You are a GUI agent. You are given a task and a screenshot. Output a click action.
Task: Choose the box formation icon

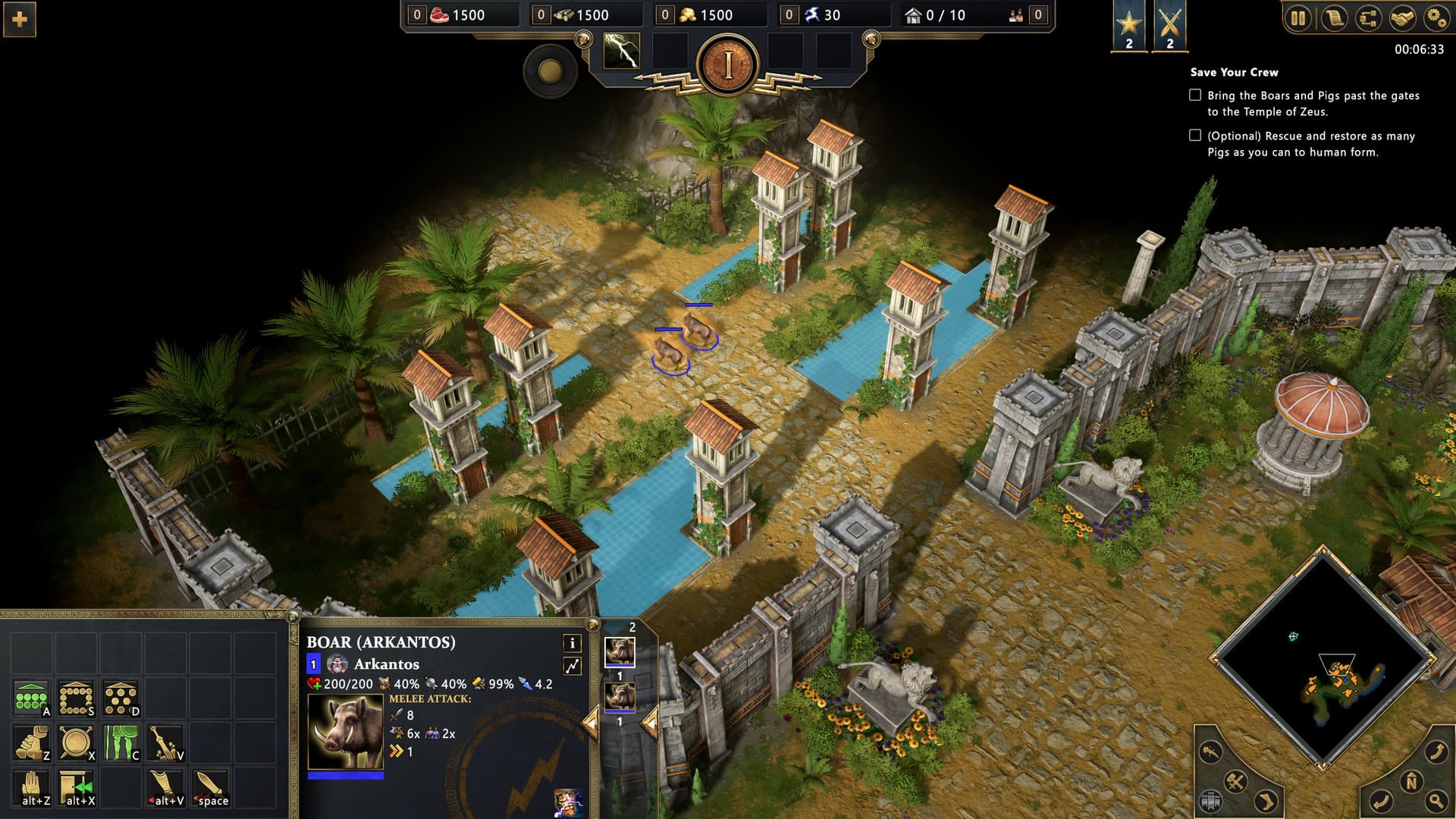click(x=76, y=698)
